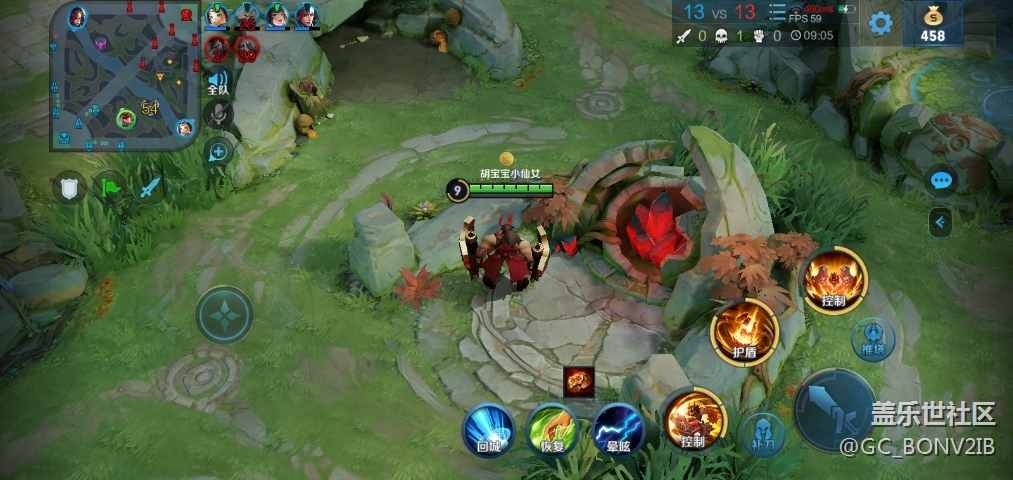Activate the 回城 recall skill
Viewport: 1013px width, 480px height.
489,428
